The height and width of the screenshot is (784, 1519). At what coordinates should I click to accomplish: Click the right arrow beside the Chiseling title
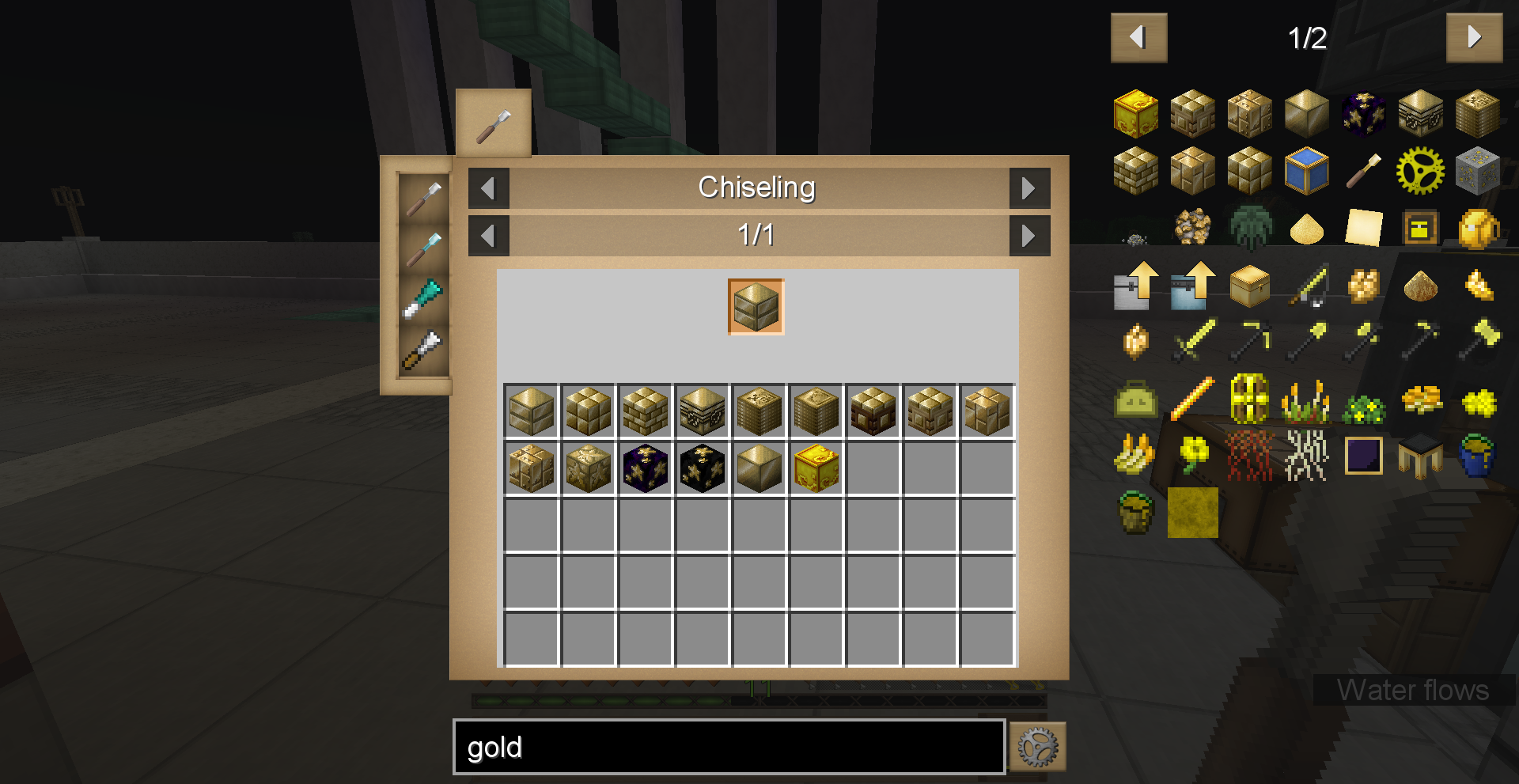coord(1029,188)
